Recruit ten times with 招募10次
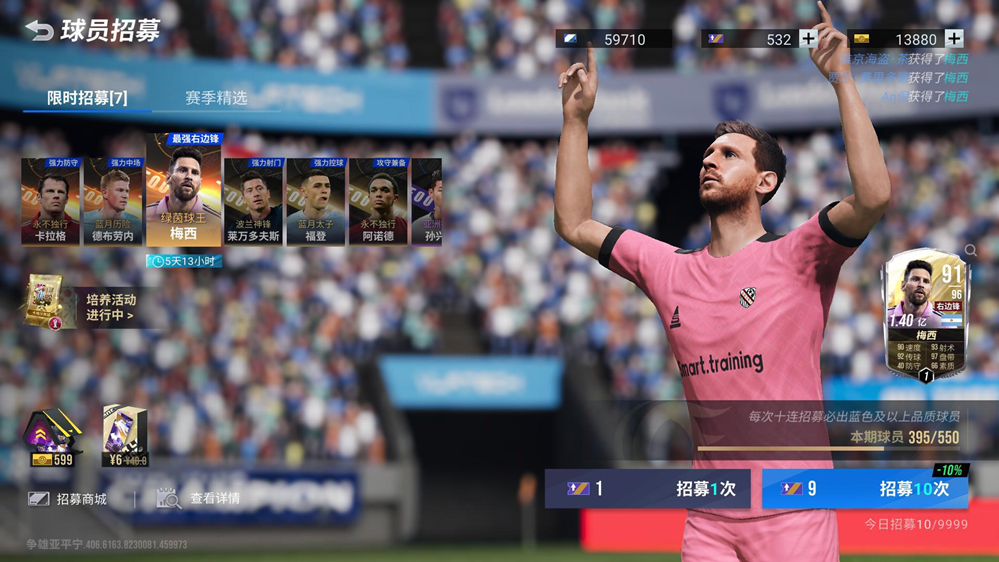 (866, 489)
